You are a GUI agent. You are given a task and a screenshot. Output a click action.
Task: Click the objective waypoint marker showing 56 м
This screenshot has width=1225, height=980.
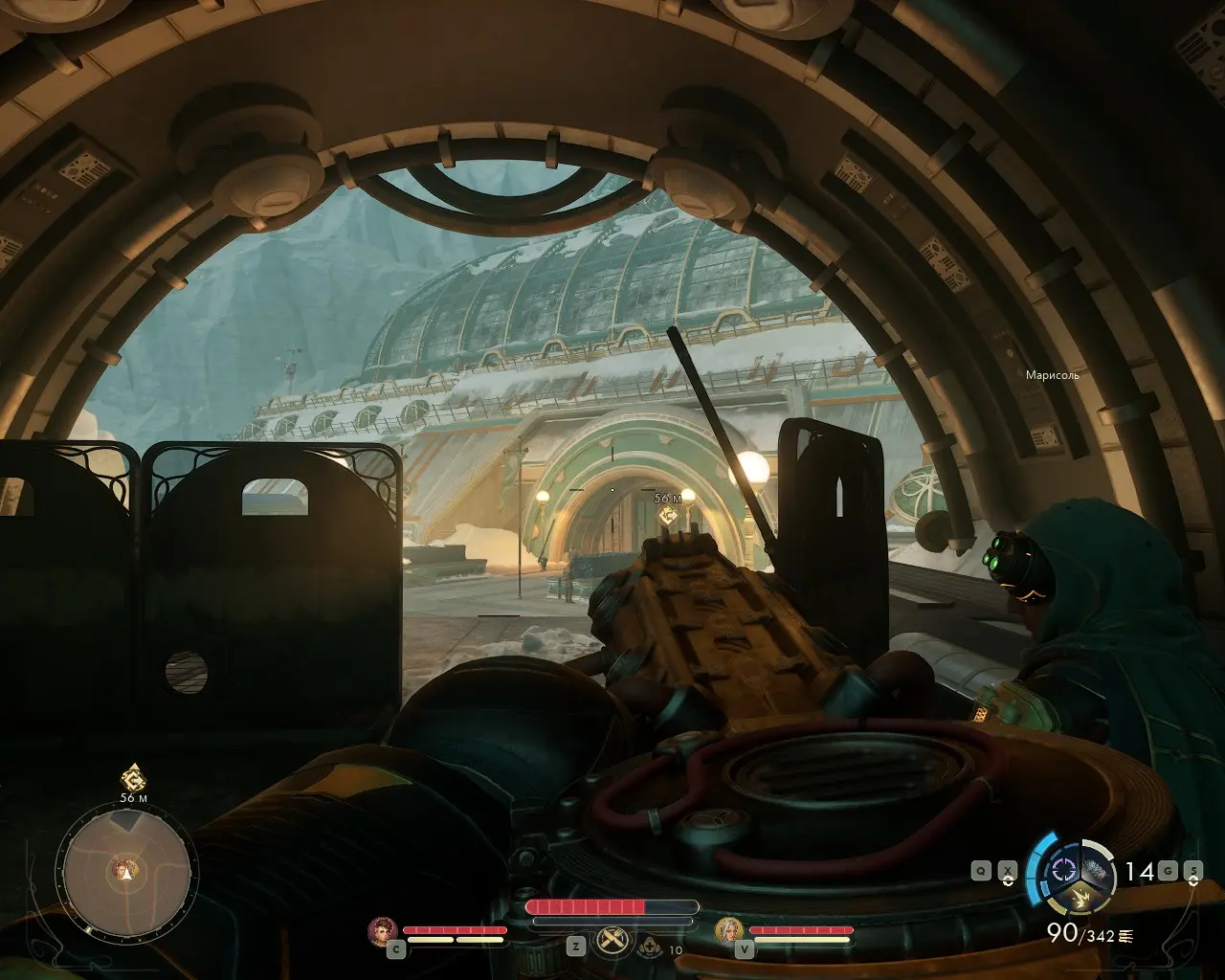[x=668, y=515]
